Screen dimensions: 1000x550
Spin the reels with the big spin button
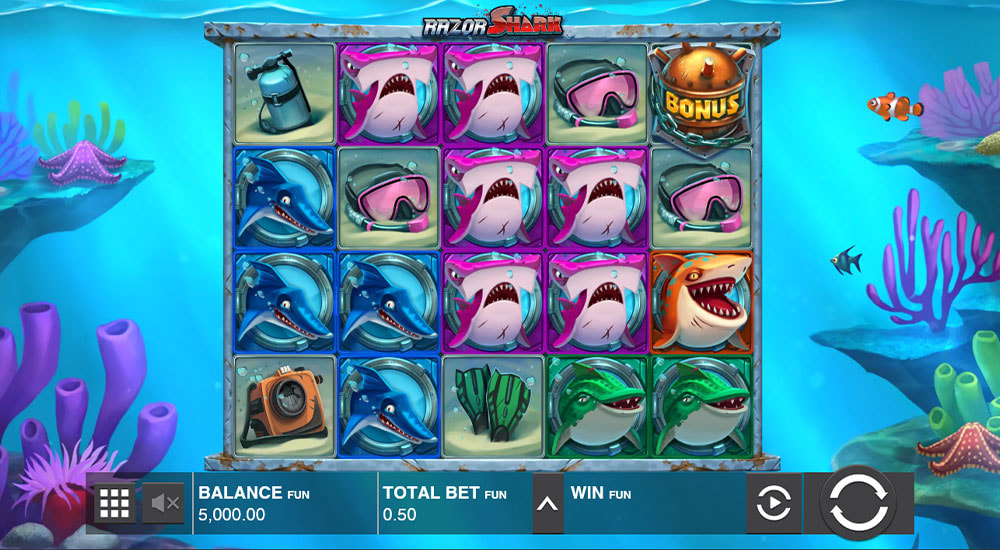click(858, 503)
